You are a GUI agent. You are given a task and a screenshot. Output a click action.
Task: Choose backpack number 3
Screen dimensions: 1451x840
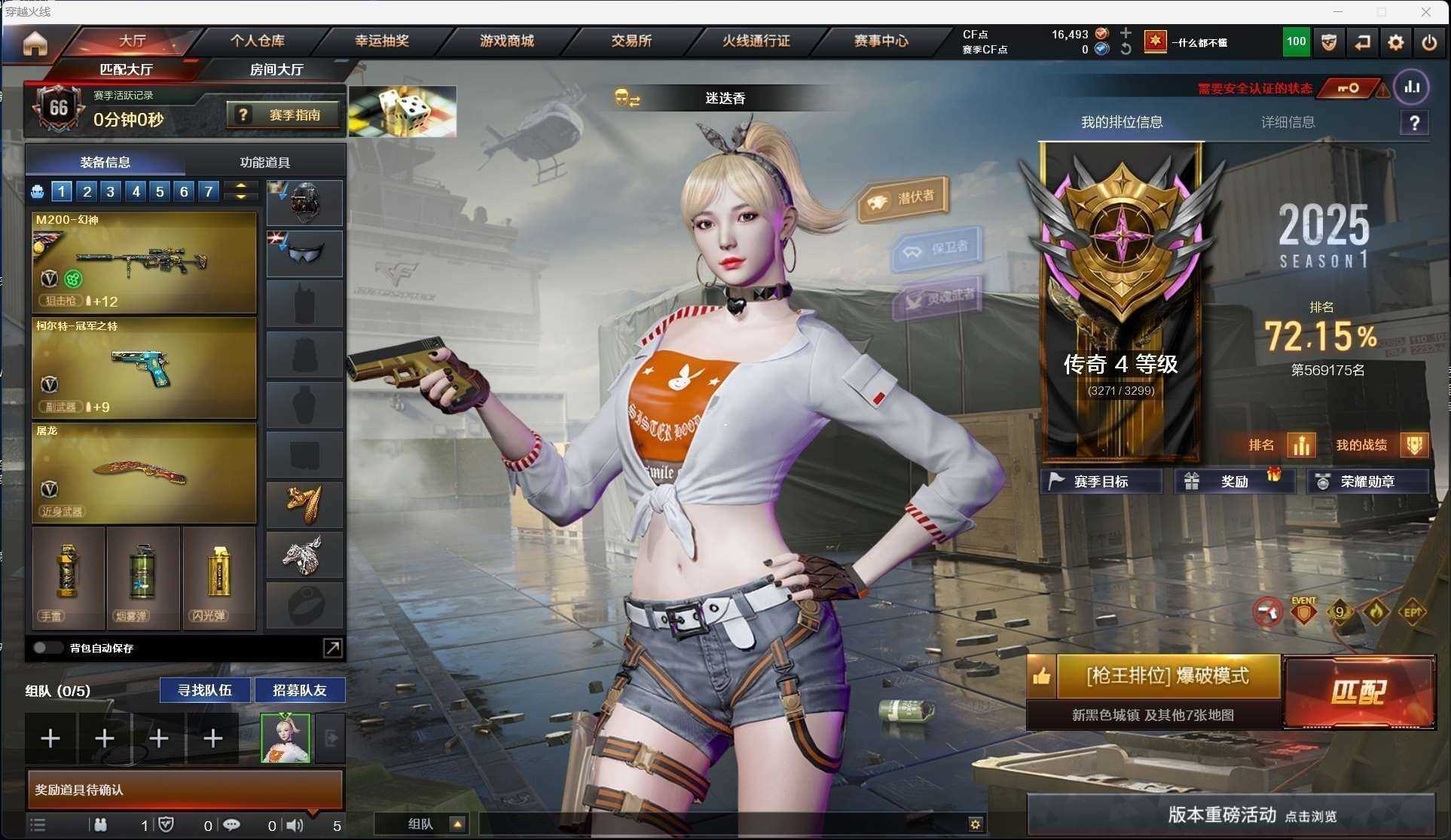pyautogui.click(x=111, y=191)
